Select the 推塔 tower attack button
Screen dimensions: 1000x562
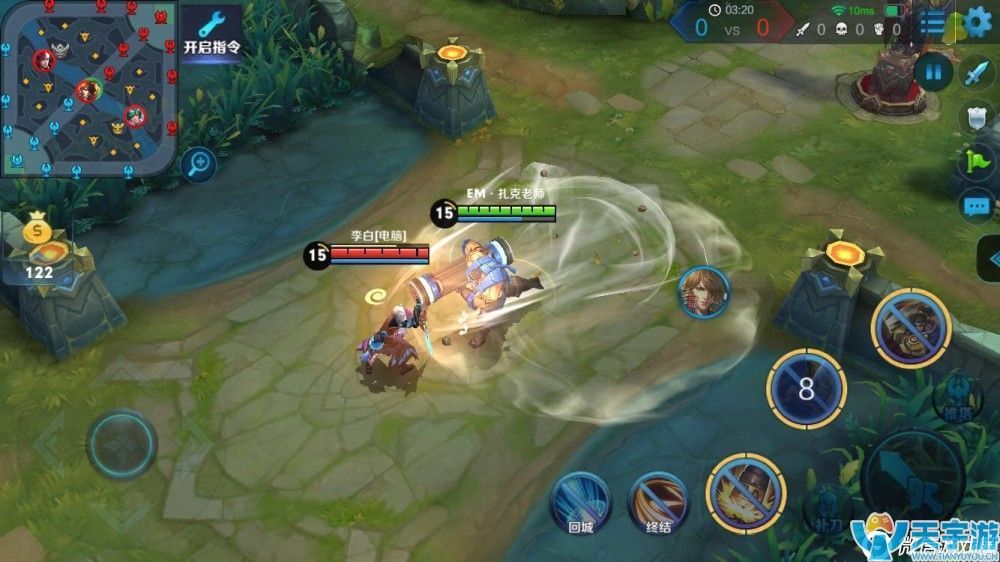click(x=957, y=397)
